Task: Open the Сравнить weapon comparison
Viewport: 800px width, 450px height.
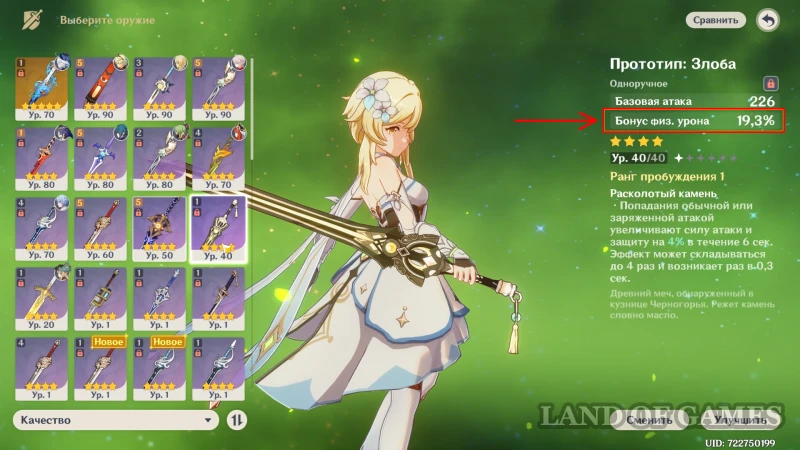Action: click(716, 19)
